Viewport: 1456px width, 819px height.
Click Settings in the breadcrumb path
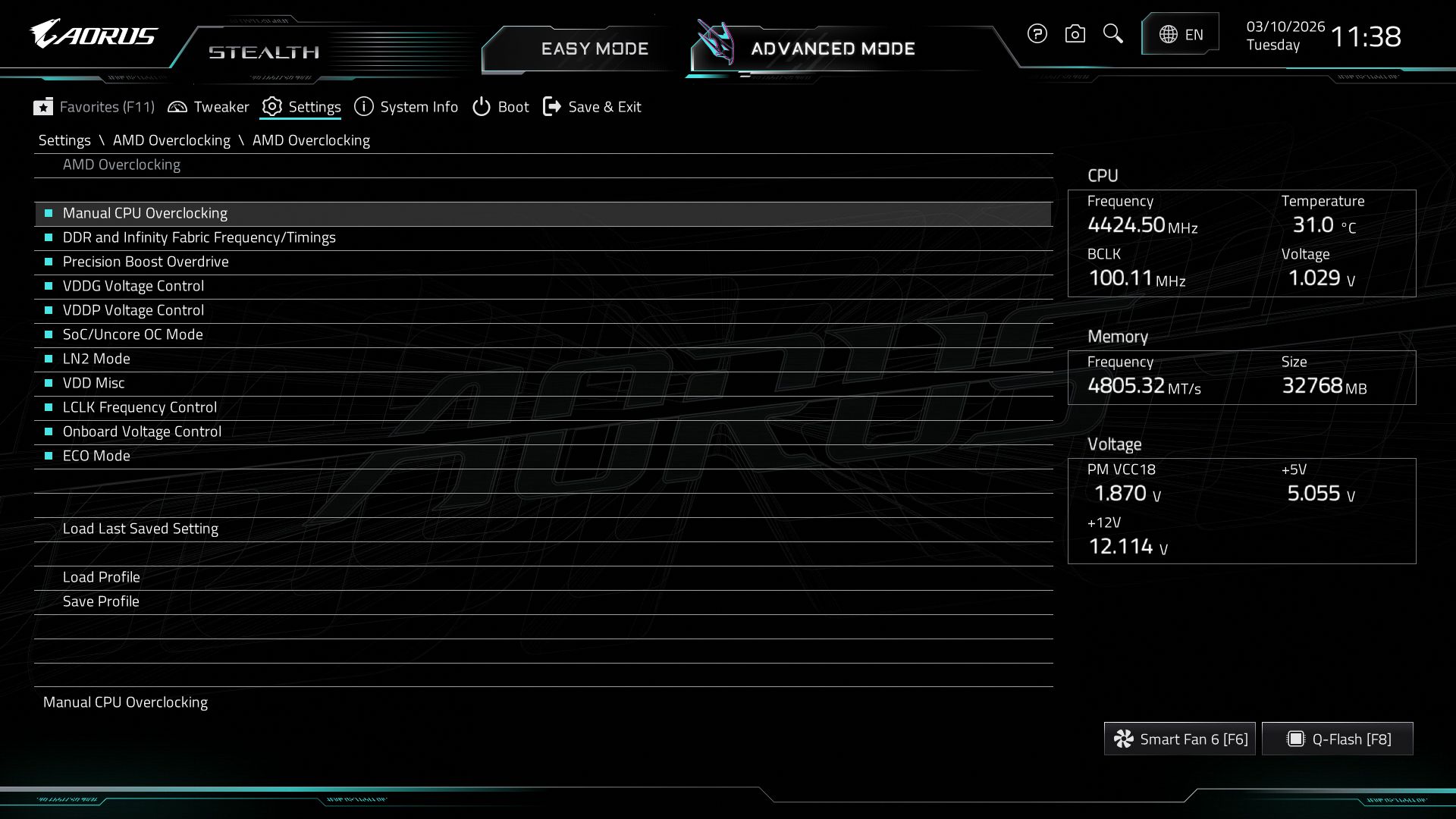coord(64,140)
